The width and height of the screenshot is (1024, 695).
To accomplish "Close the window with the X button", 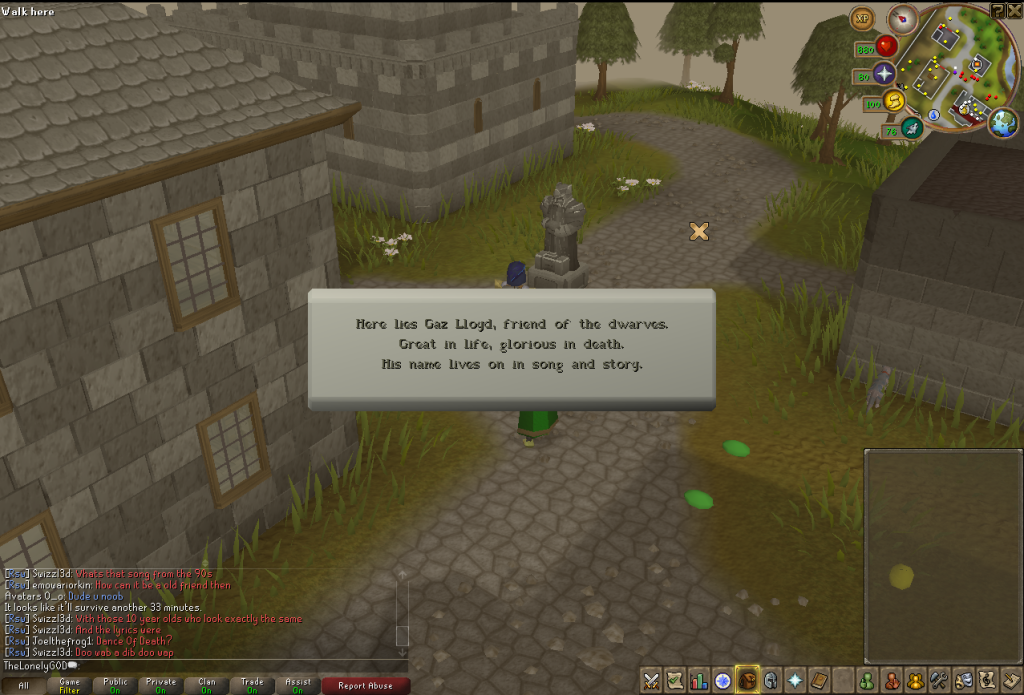I will pos(1014,10).
